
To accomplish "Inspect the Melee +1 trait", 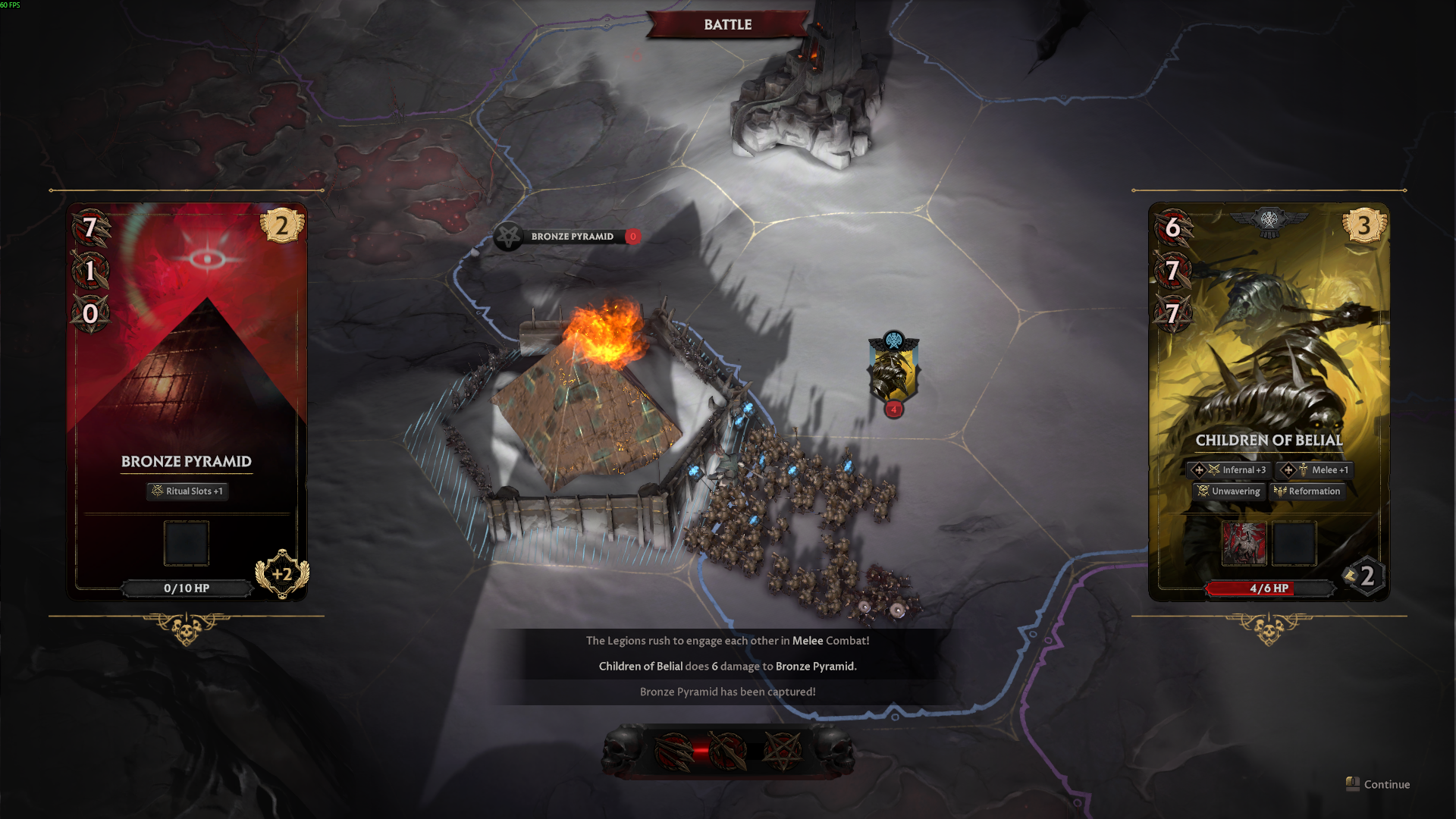I will (x=1315, y=470).
